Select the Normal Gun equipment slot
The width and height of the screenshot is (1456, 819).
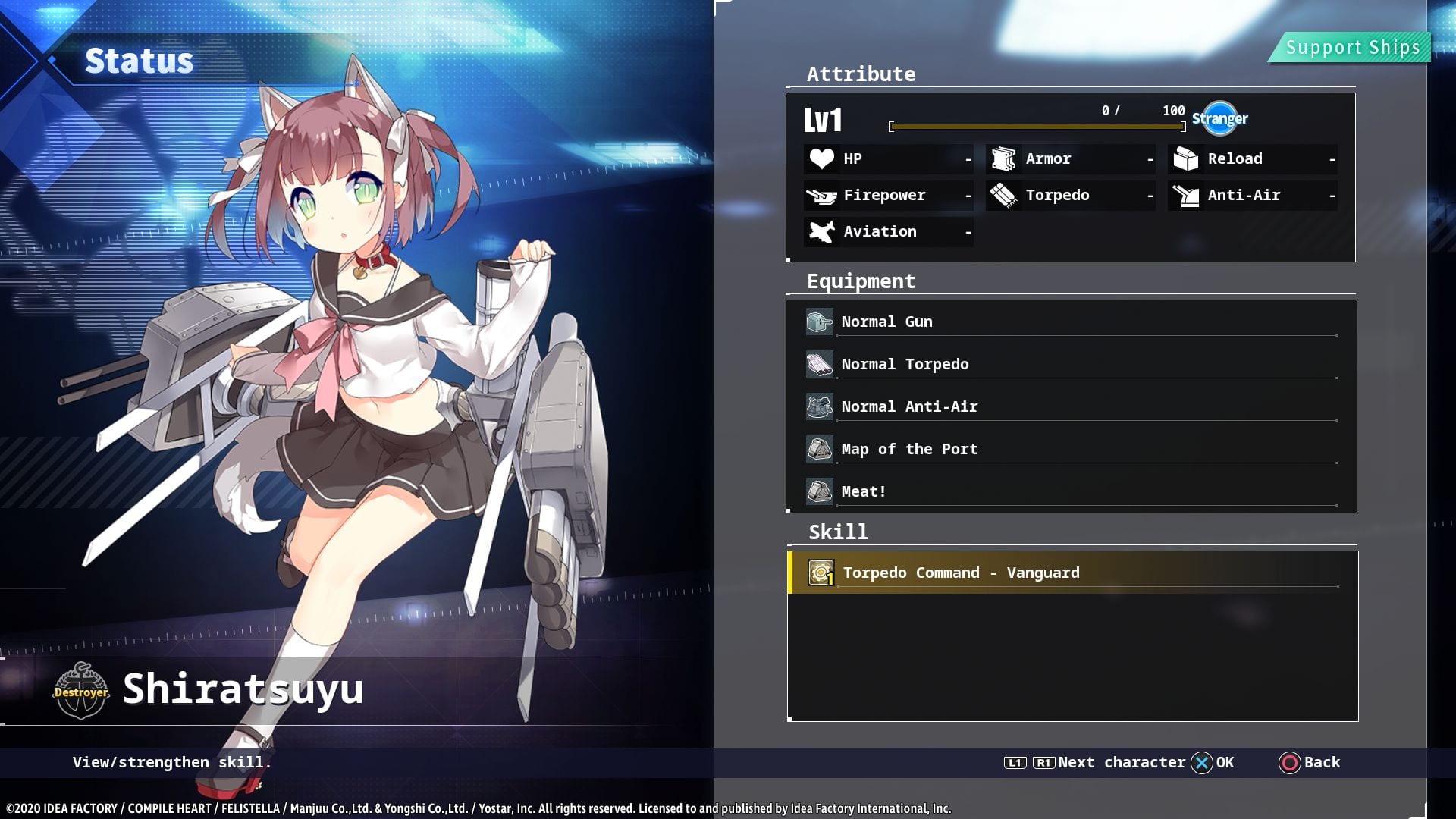tap(1069, 322)
